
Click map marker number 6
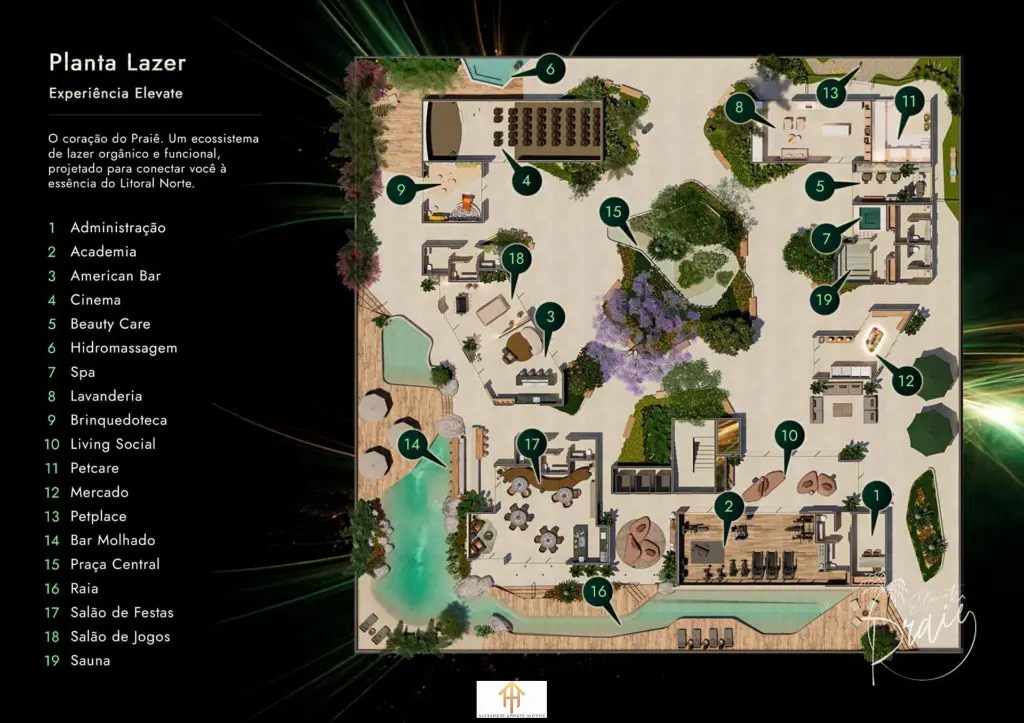550,70
